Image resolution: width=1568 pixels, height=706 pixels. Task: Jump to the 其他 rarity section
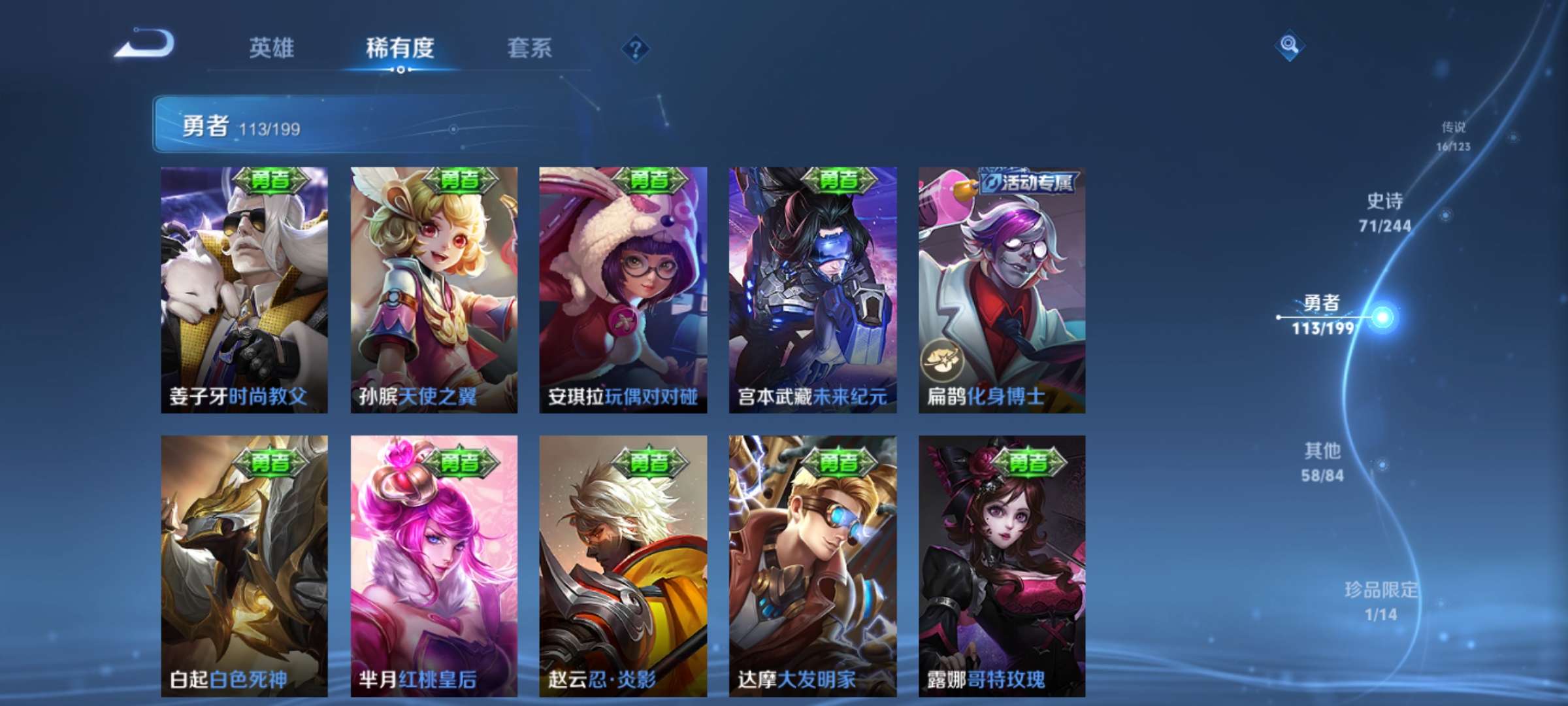1322,462
